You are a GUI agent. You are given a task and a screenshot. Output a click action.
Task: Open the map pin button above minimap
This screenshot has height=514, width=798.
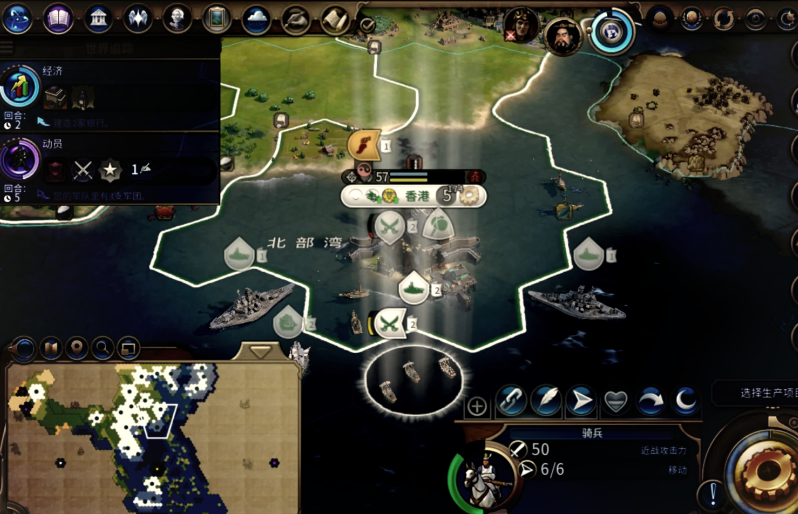tap(76, 348)
